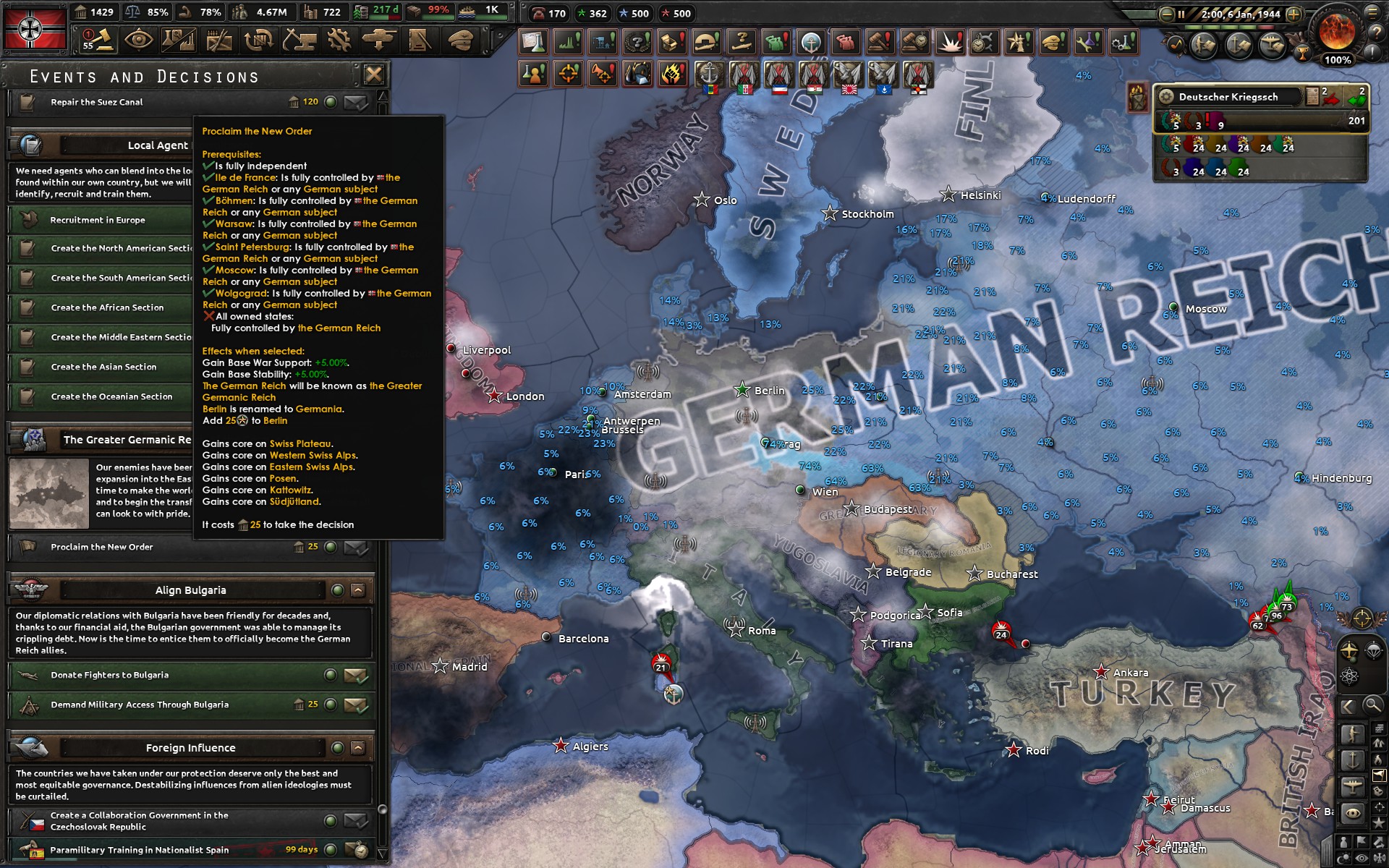Collapse the Align Bulgaria decision category
This screenshot has width=1389, height=868.
click(x=357, y=590)
